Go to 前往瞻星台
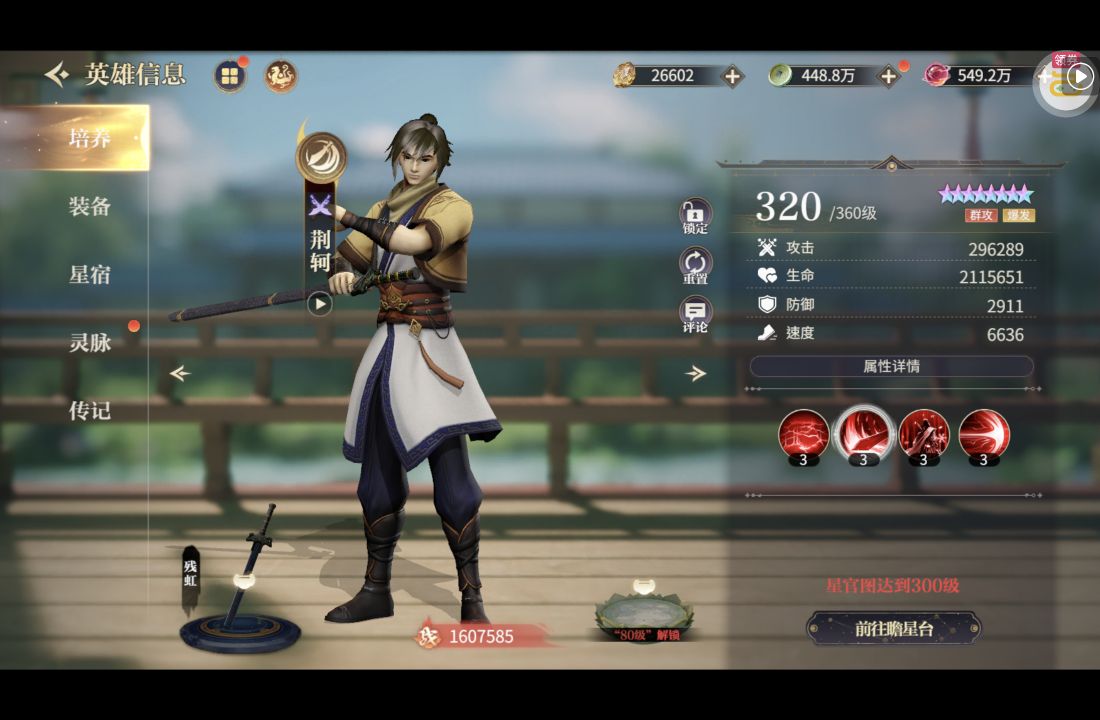 893,628
